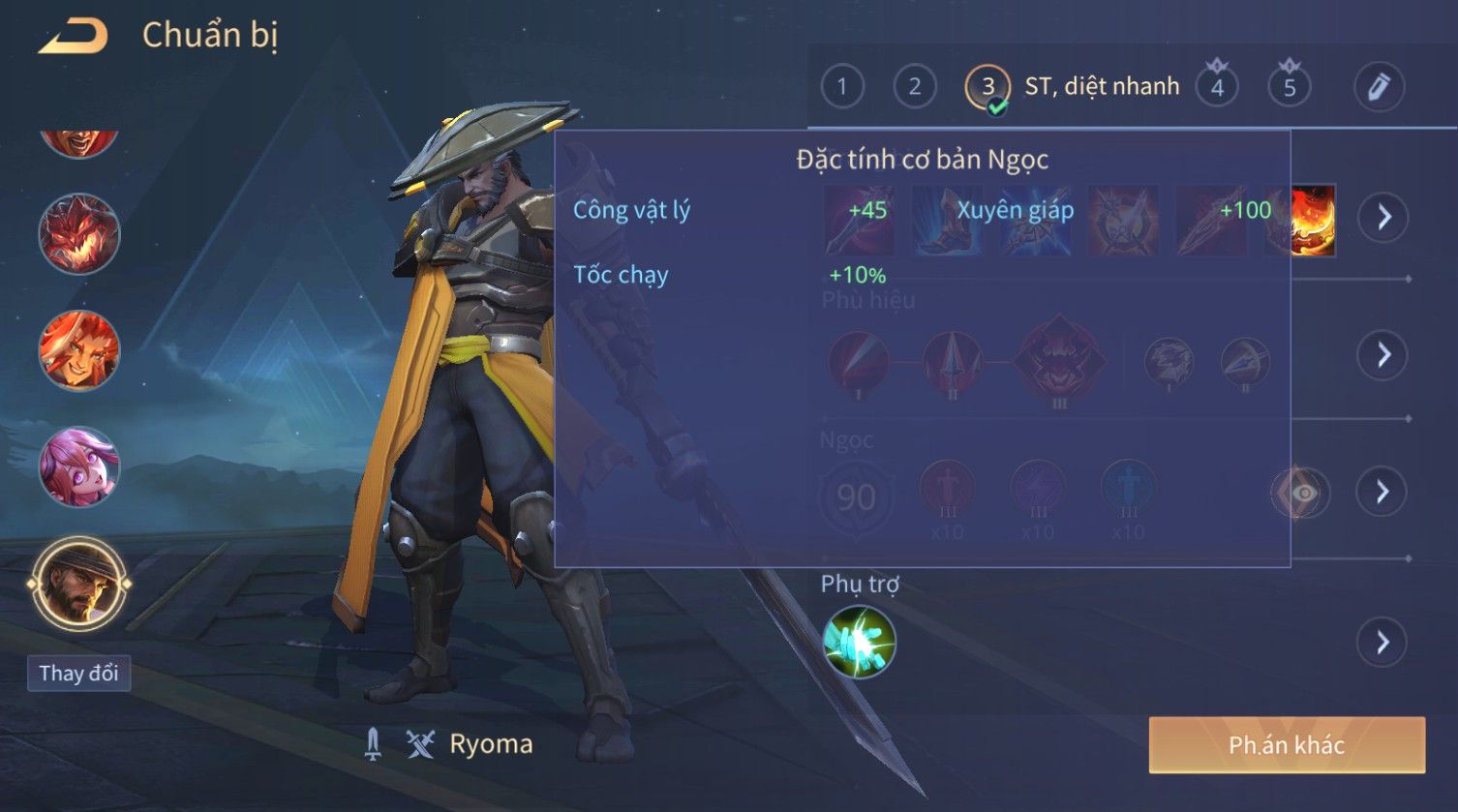Click the Thay đổi hero button
1458x812 pixels.
tap(78, 673)
